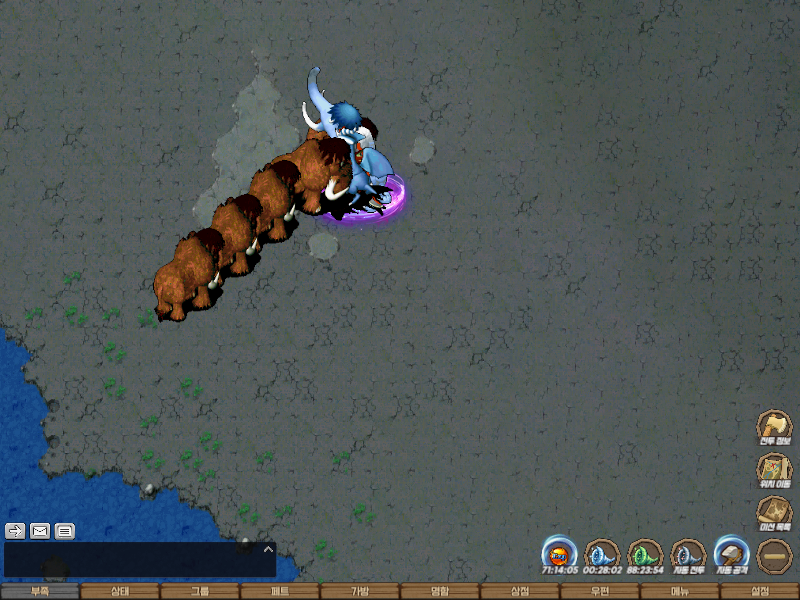Toggle the 자동 공격 auto attack icon

[731, 554]
